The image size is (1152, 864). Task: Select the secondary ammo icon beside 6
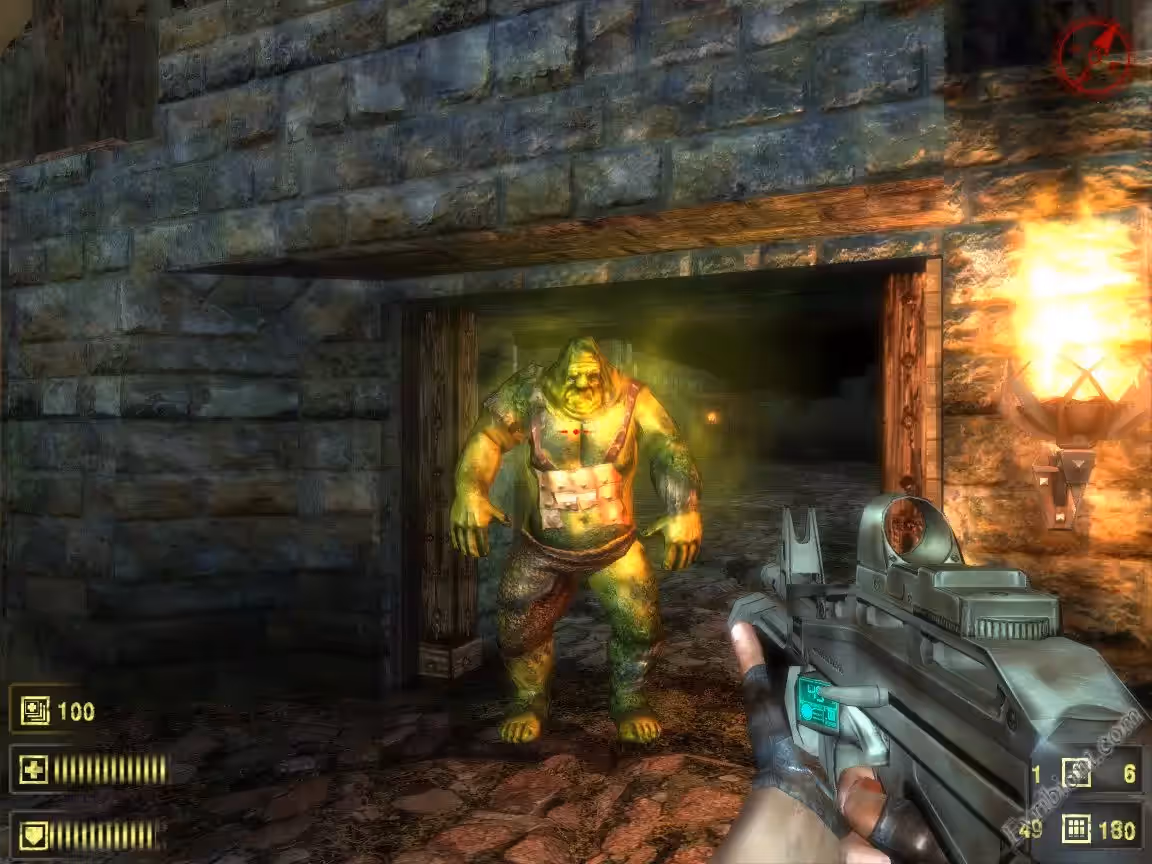(1077, 773)
